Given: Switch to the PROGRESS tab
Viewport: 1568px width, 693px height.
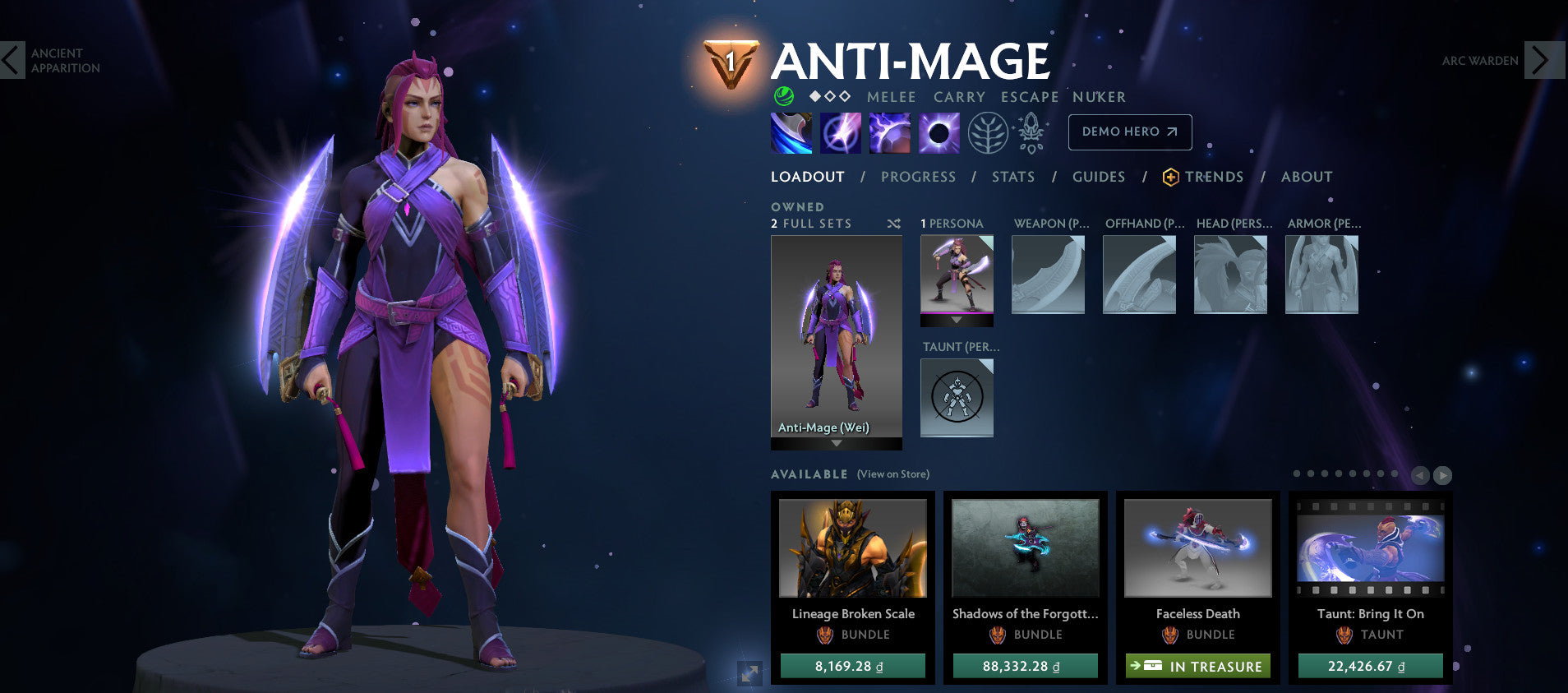Looking at the screenshot, I should [x=918, y=176].
